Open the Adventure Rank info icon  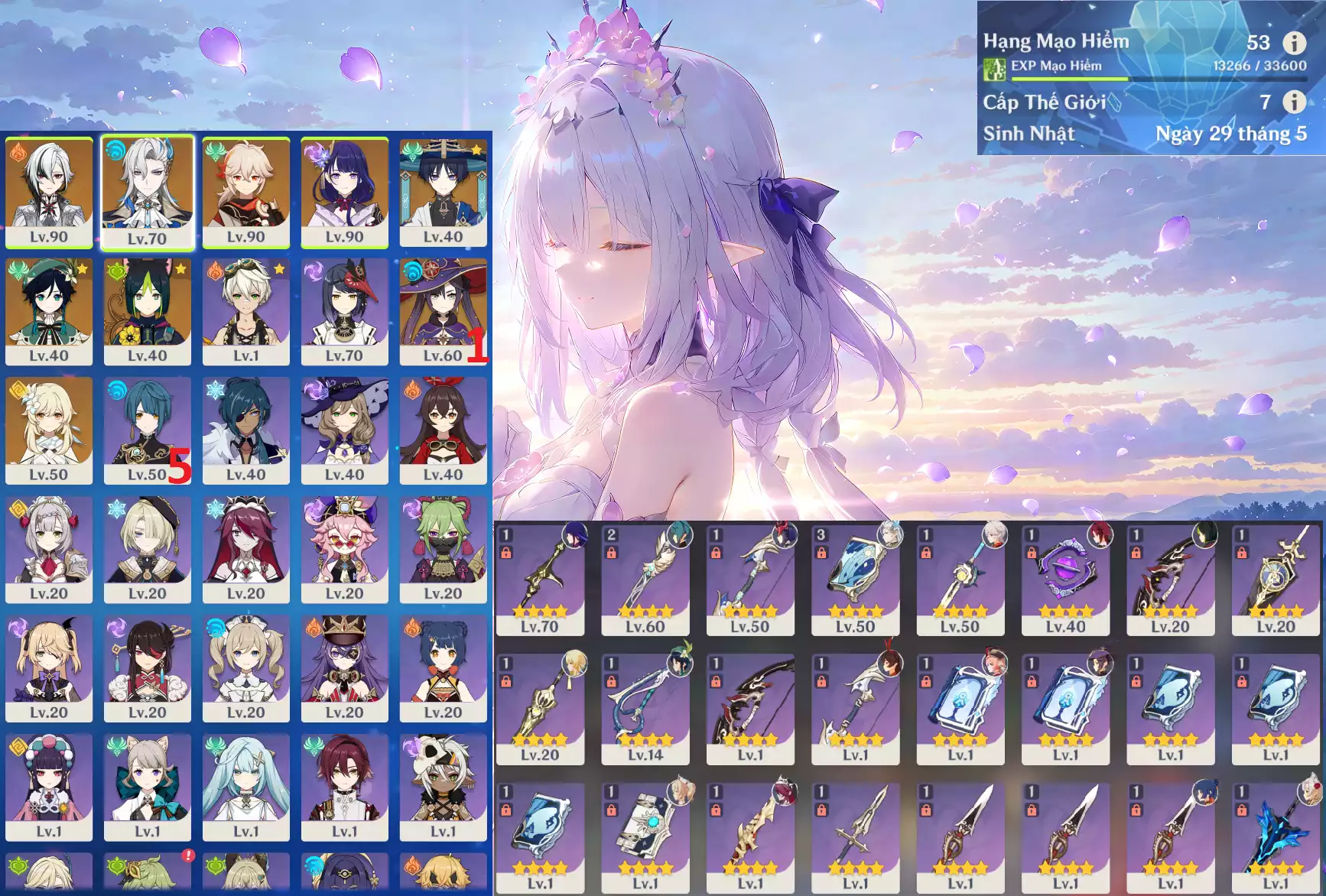coord(1294,43)
